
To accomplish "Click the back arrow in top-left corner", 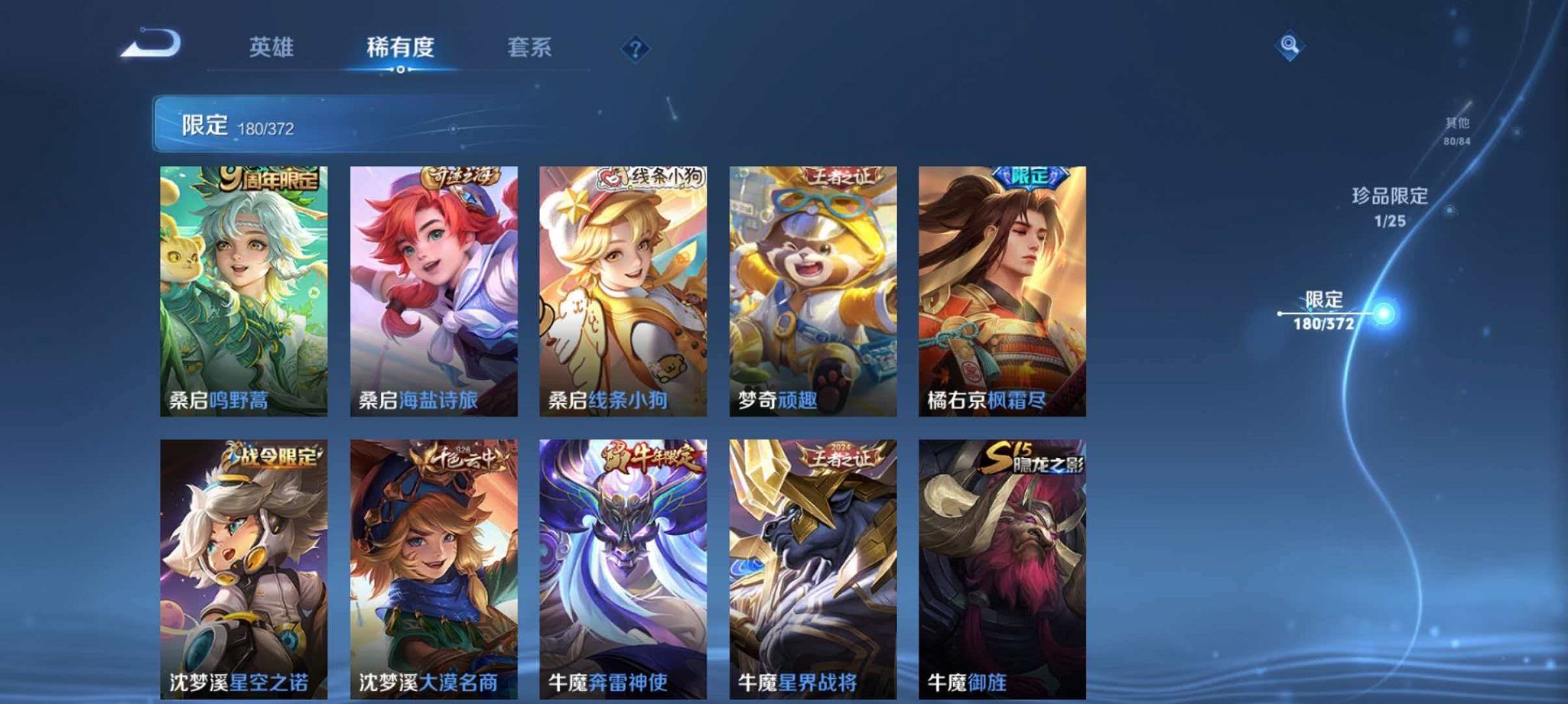I will (150, 47).
